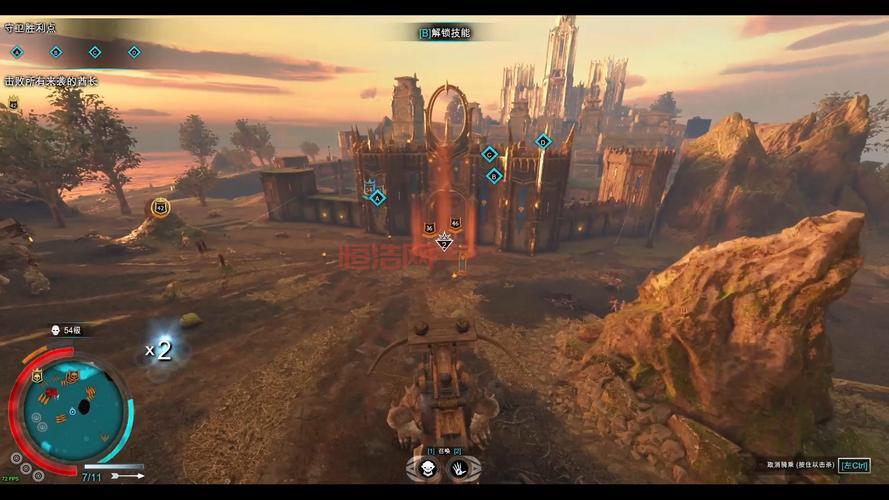Select victory point A diamond in objective tracker

(17, 52)
